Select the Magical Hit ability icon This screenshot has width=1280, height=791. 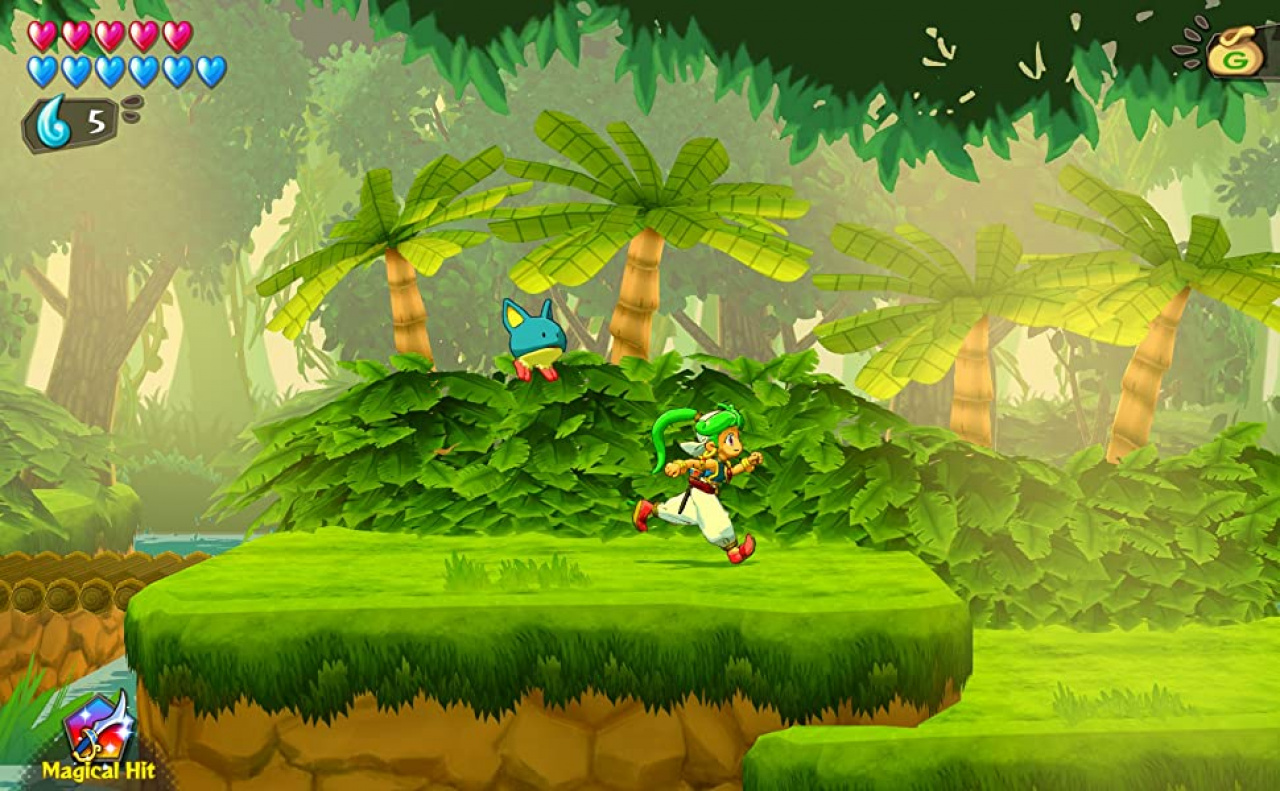click(97, 728)
